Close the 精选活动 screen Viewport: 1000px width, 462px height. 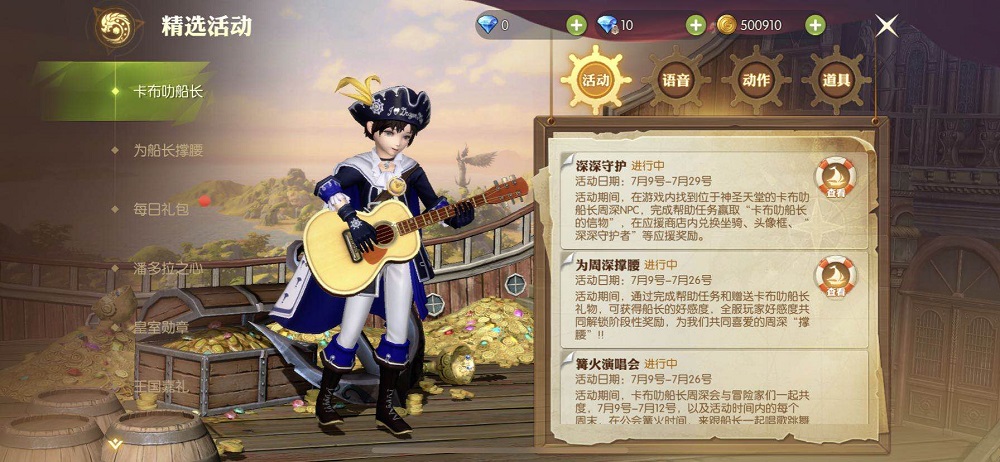pos(887,26)
